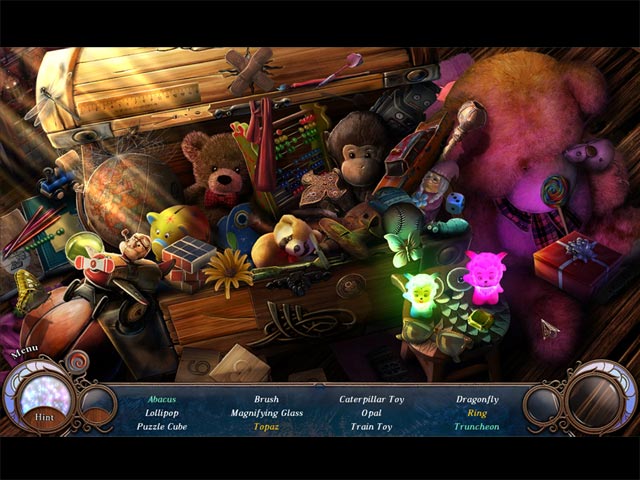Select Puzzle Cube in the object list
This screenshot has height=480, width=640.
pyautogui.click(x=161, y=426)
